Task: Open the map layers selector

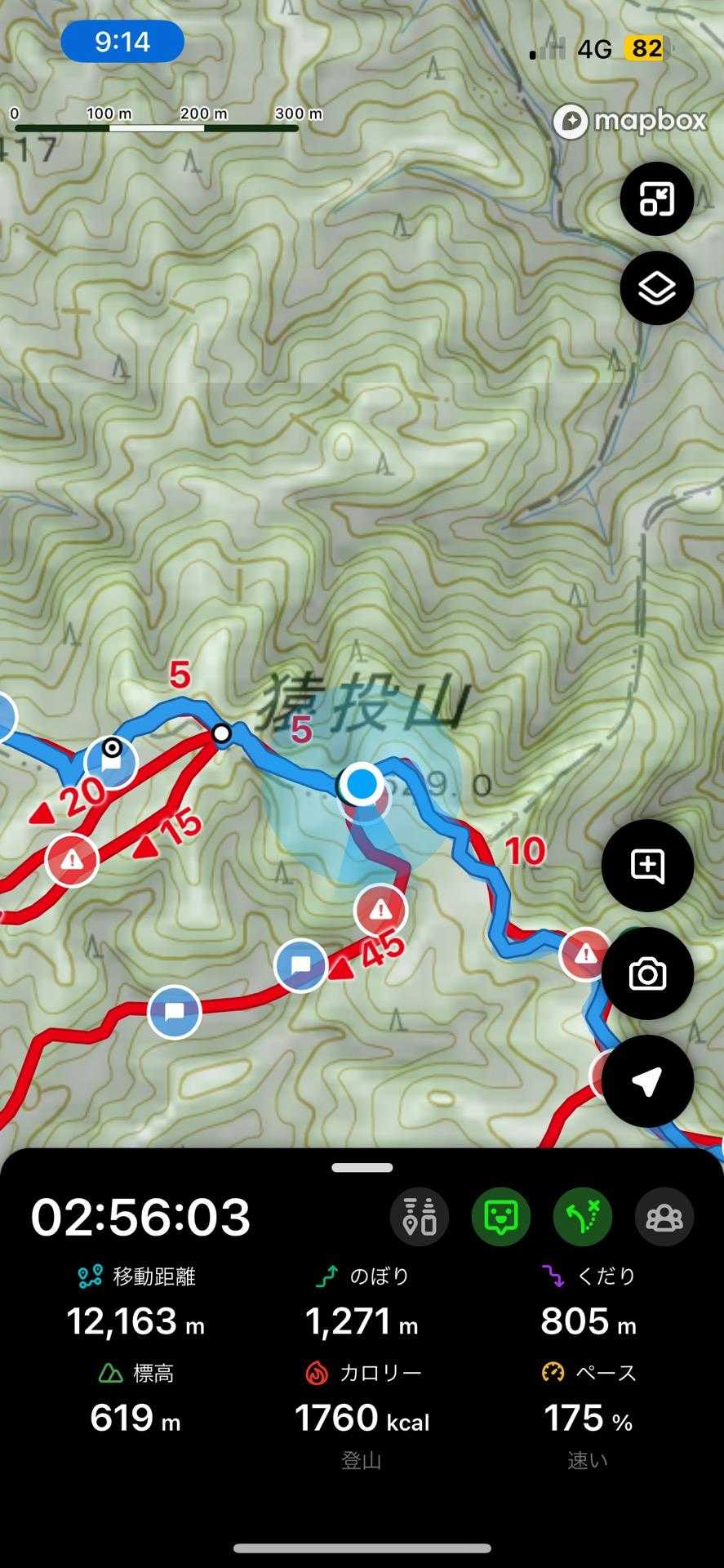Action: tap(656, 288)
